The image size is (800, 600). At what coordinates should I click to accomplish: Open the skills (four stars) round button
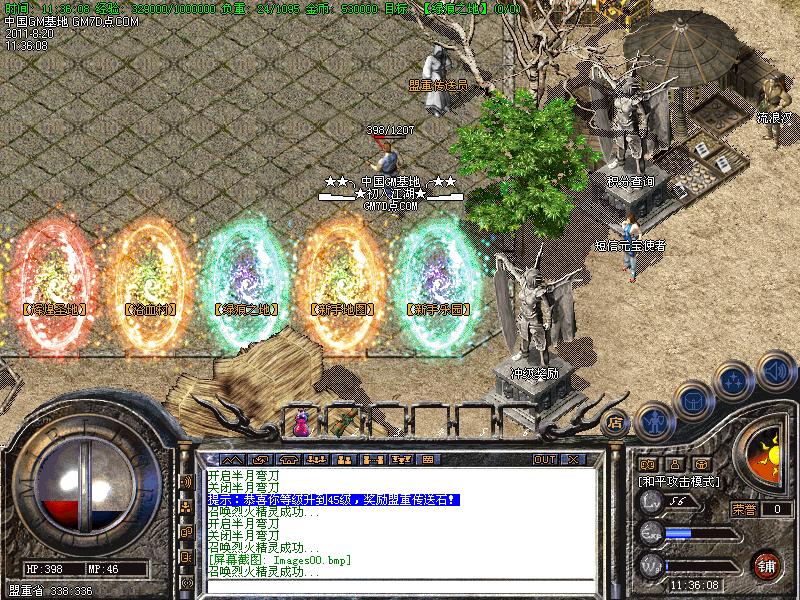point(735,379)
